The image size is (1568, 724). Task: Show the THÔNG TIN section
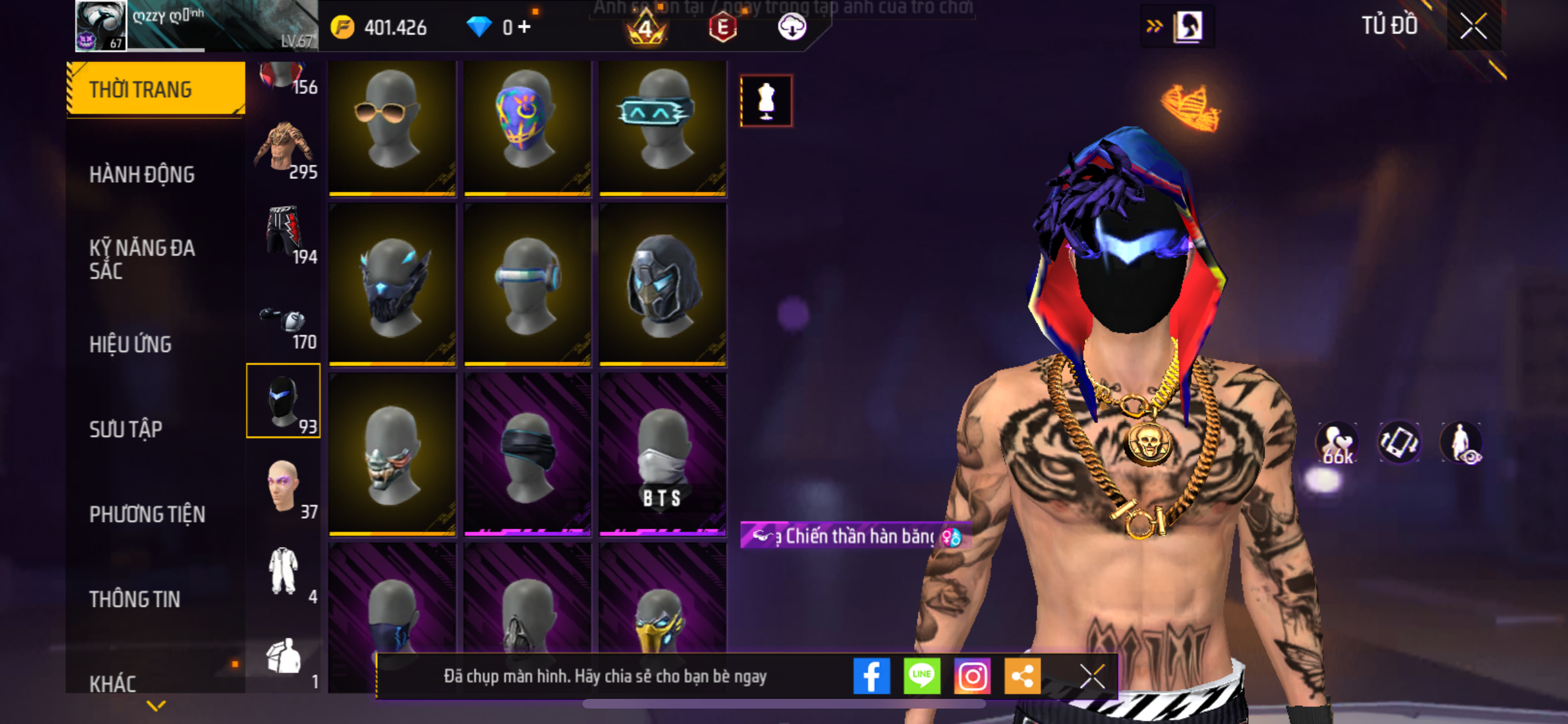pos(135,599)
